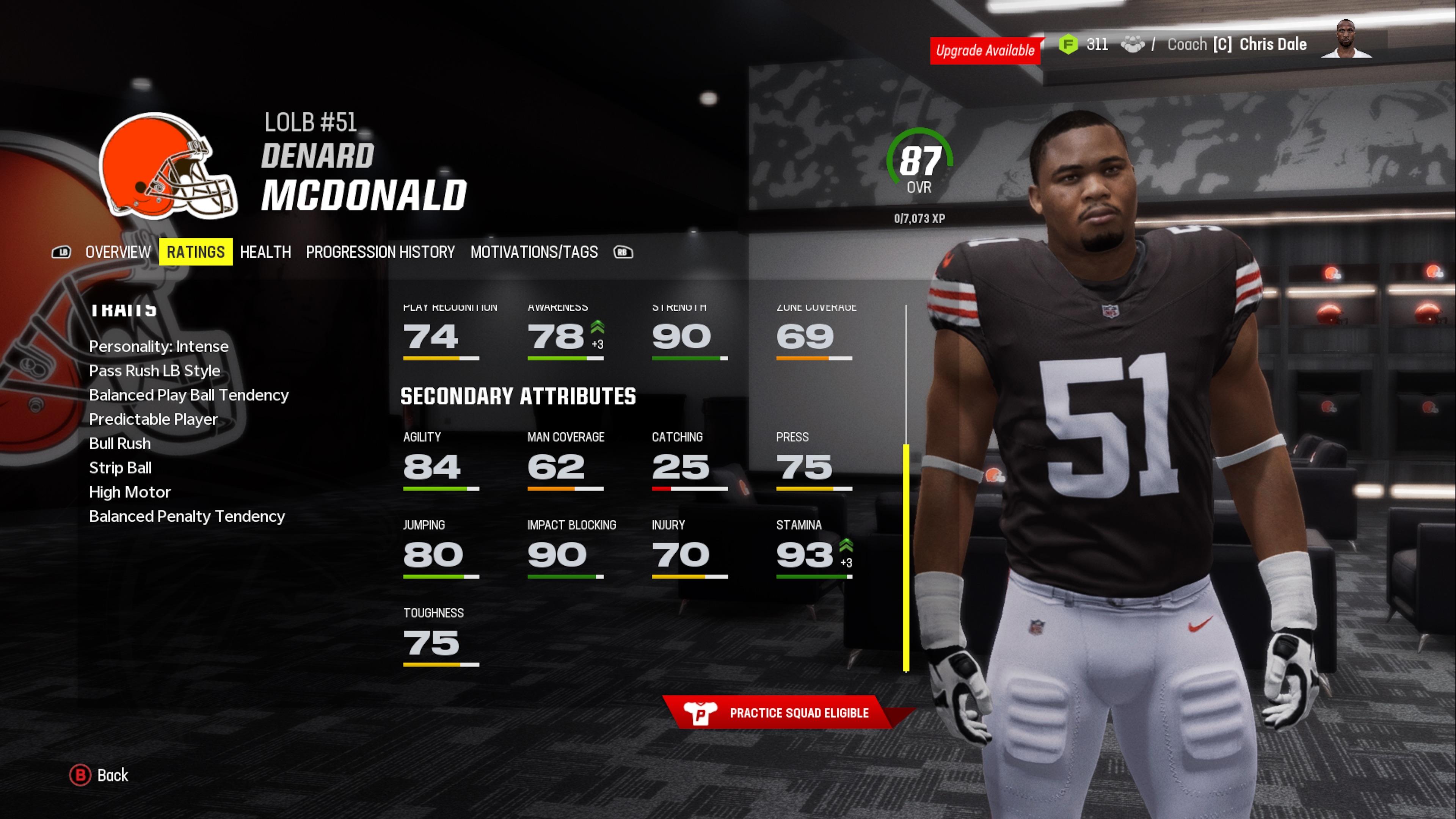Open the Health tab
The height and width of the screenshot is (819, 1456).
point(265,252)
